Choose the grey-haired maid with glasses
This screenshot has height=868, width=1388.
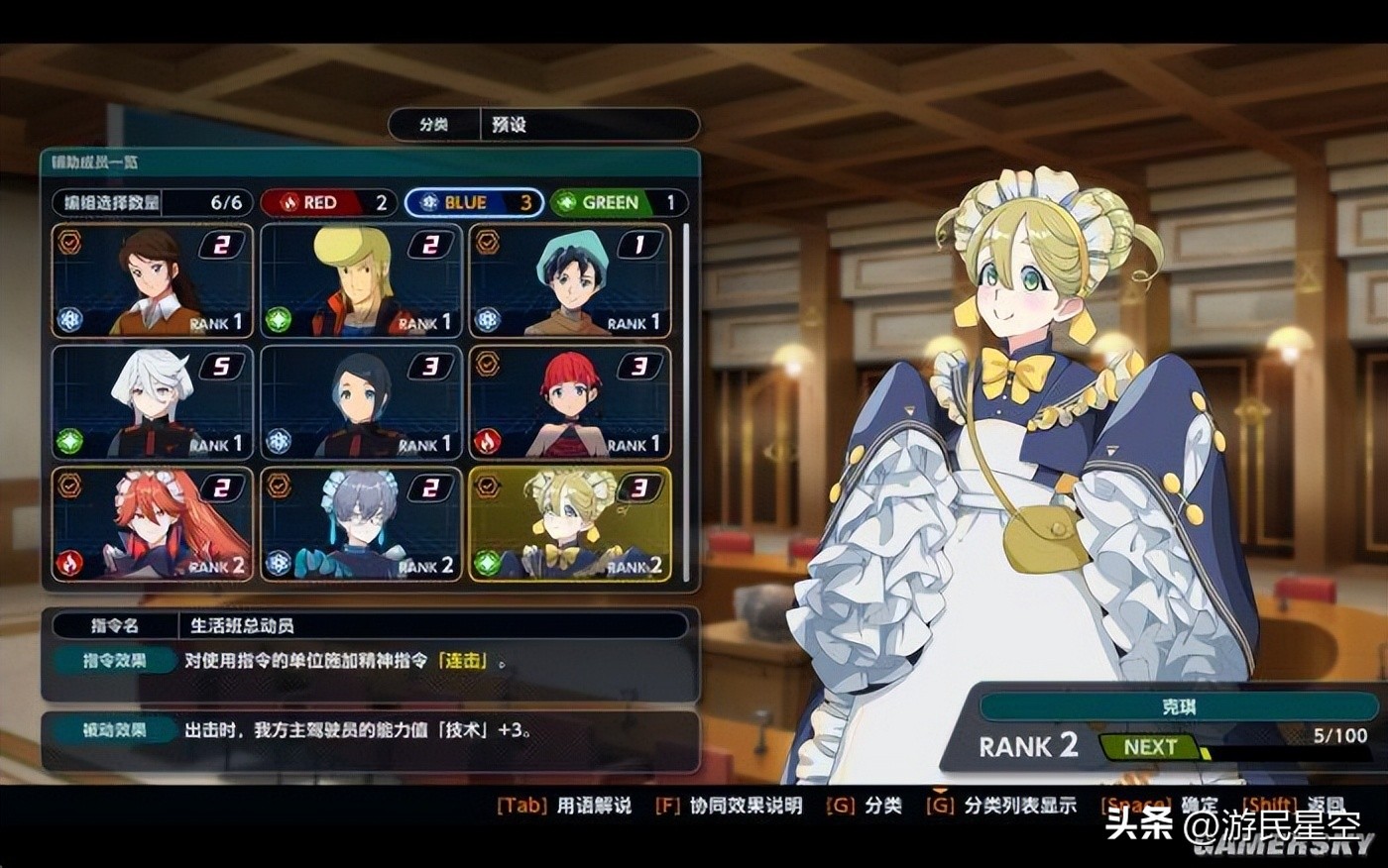362,524
